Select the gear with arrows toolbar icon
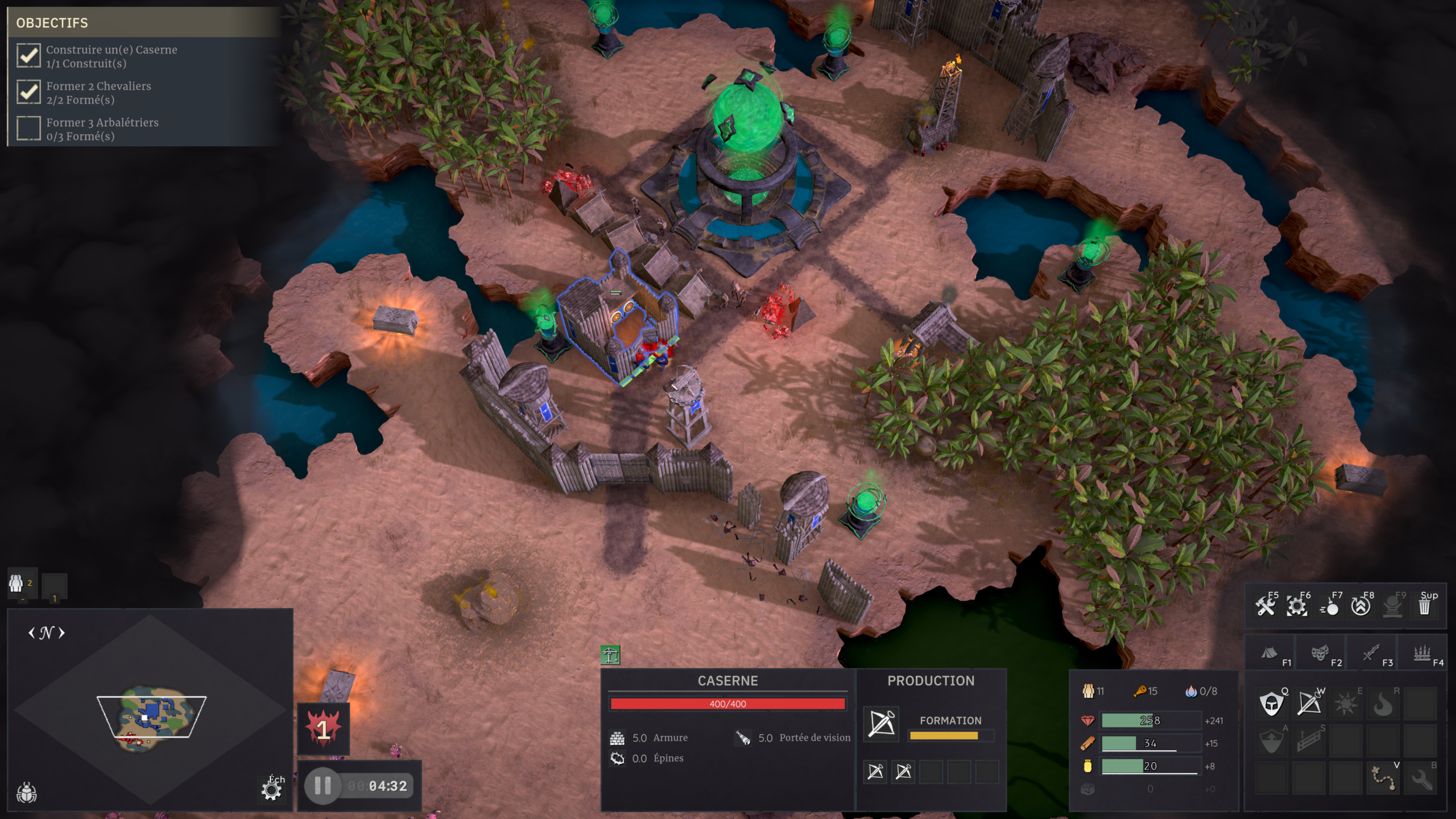 point(1297,606)
